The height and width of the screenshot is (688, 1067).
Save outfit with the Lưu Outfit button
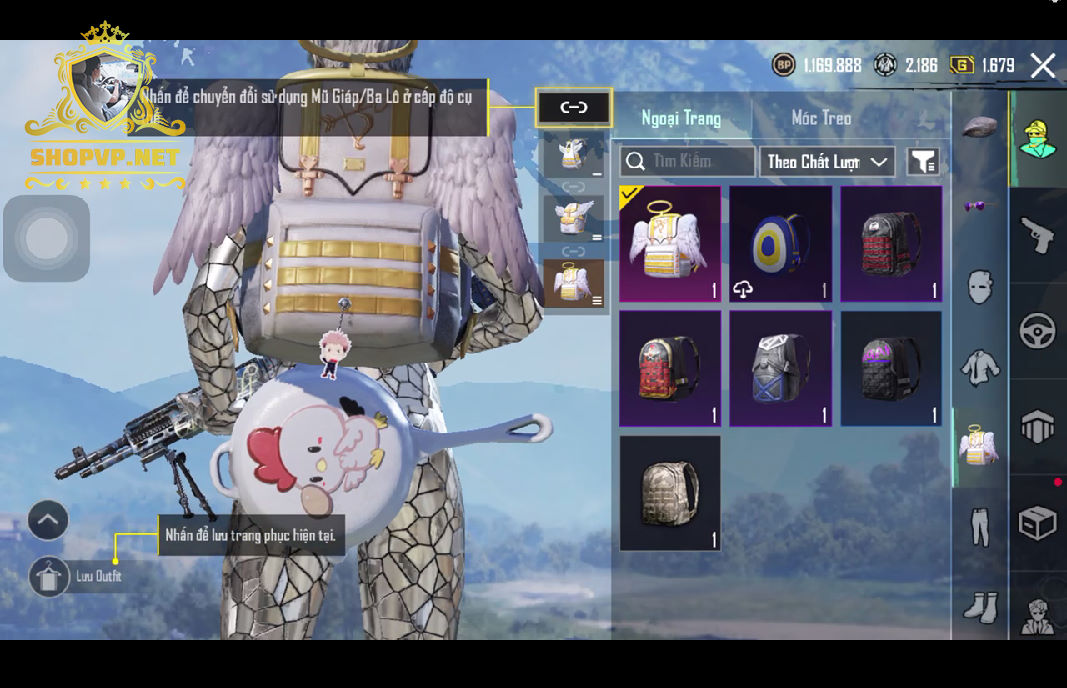pos(49,577)
